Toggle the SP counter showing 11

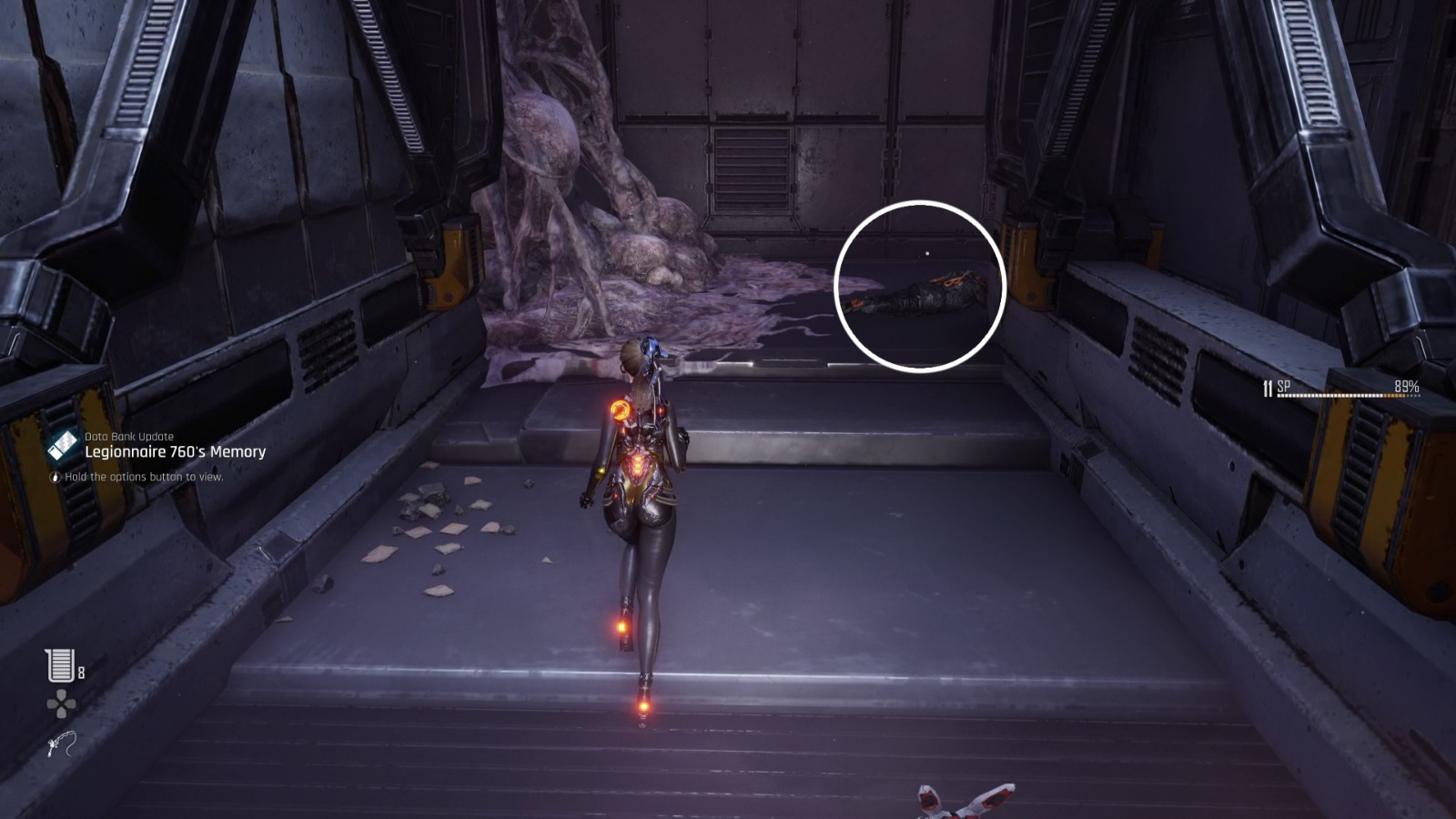[1267, 385]
